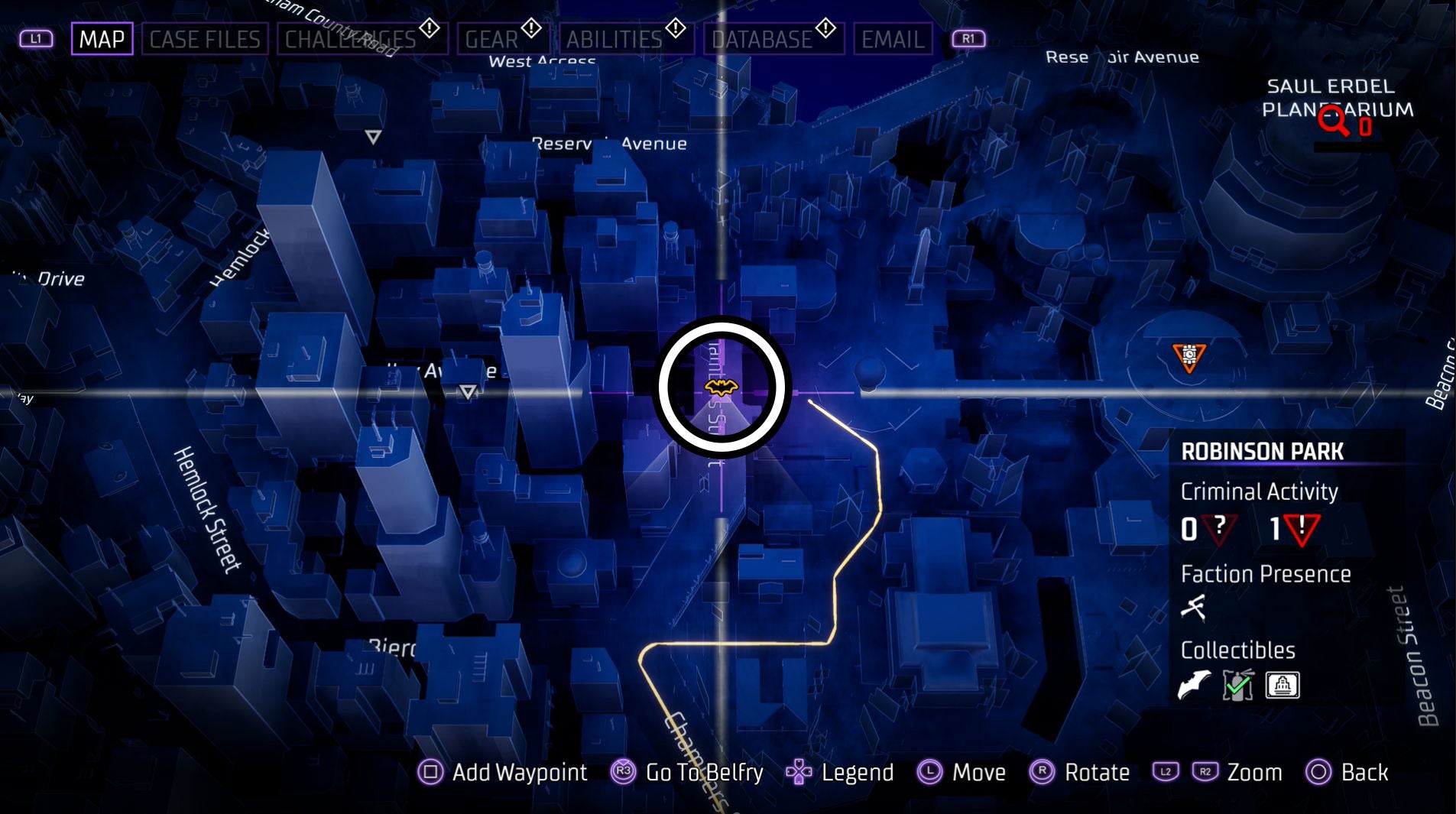Image resolution: width=1456 pixels, height=814 pixels.
Task: Click the street art collectible with green checkmark
Action: click(x=1238, y=685)
